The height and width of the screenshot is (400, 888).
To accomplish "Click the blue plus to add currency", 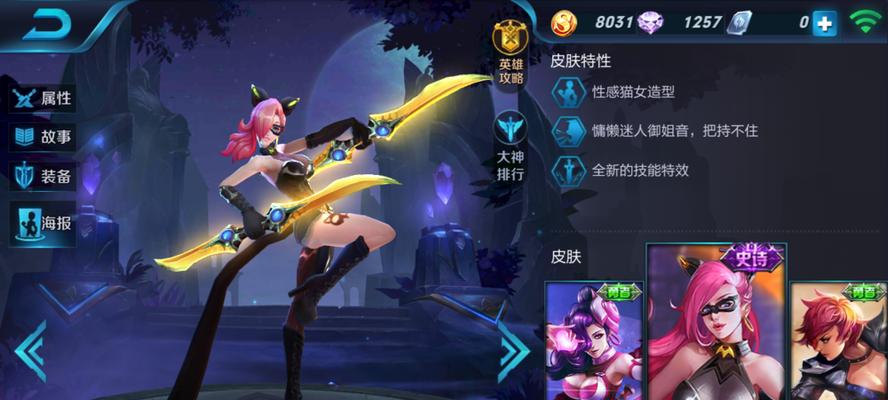I will (x=824, y=23).
